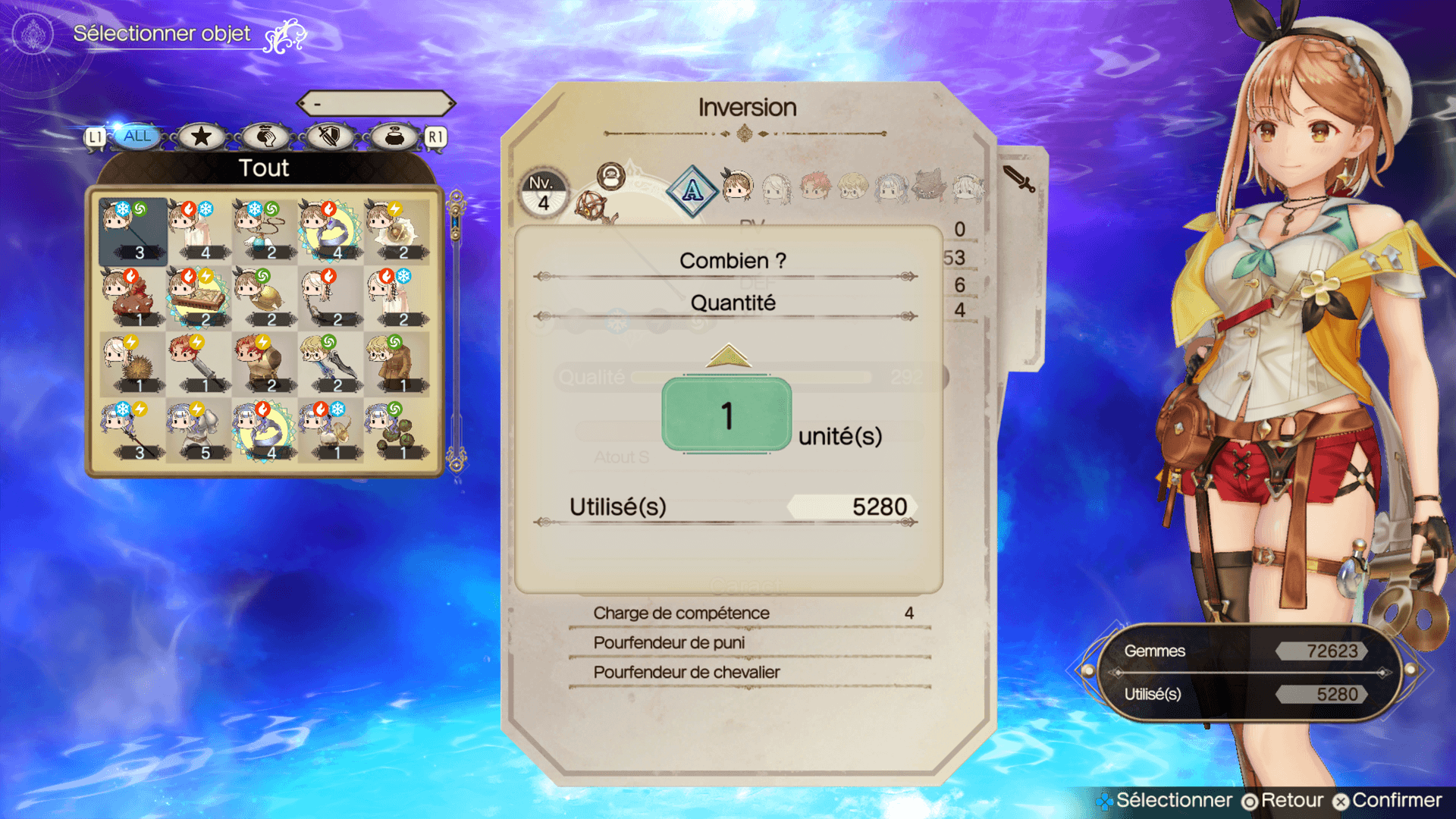Screen dimensions: 1456x819
Task: Choose the winged blue pendant item slot
Action: [x=265, y=231]
